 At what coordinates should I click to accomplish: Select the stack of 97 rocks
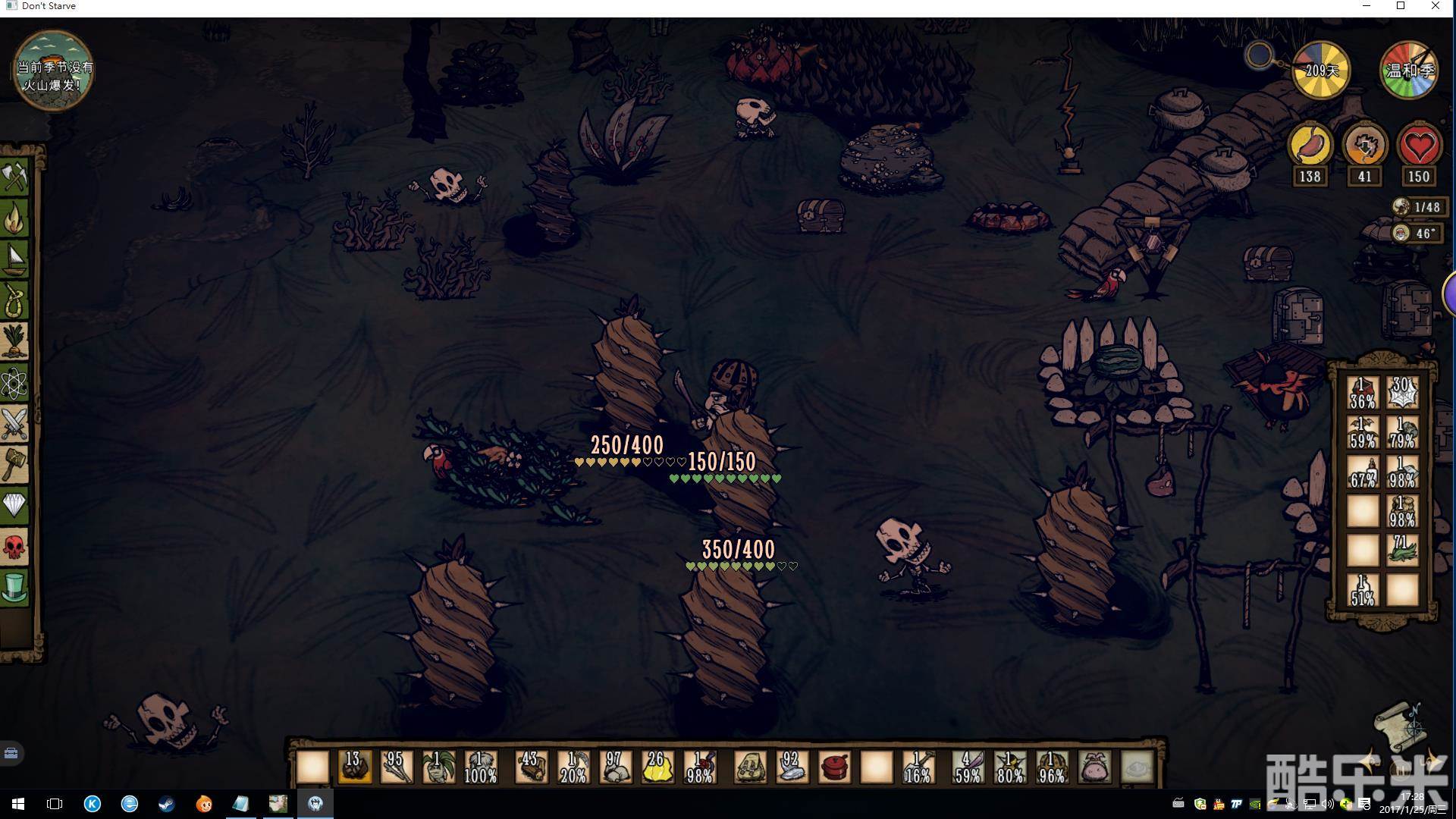coord(615,767)
